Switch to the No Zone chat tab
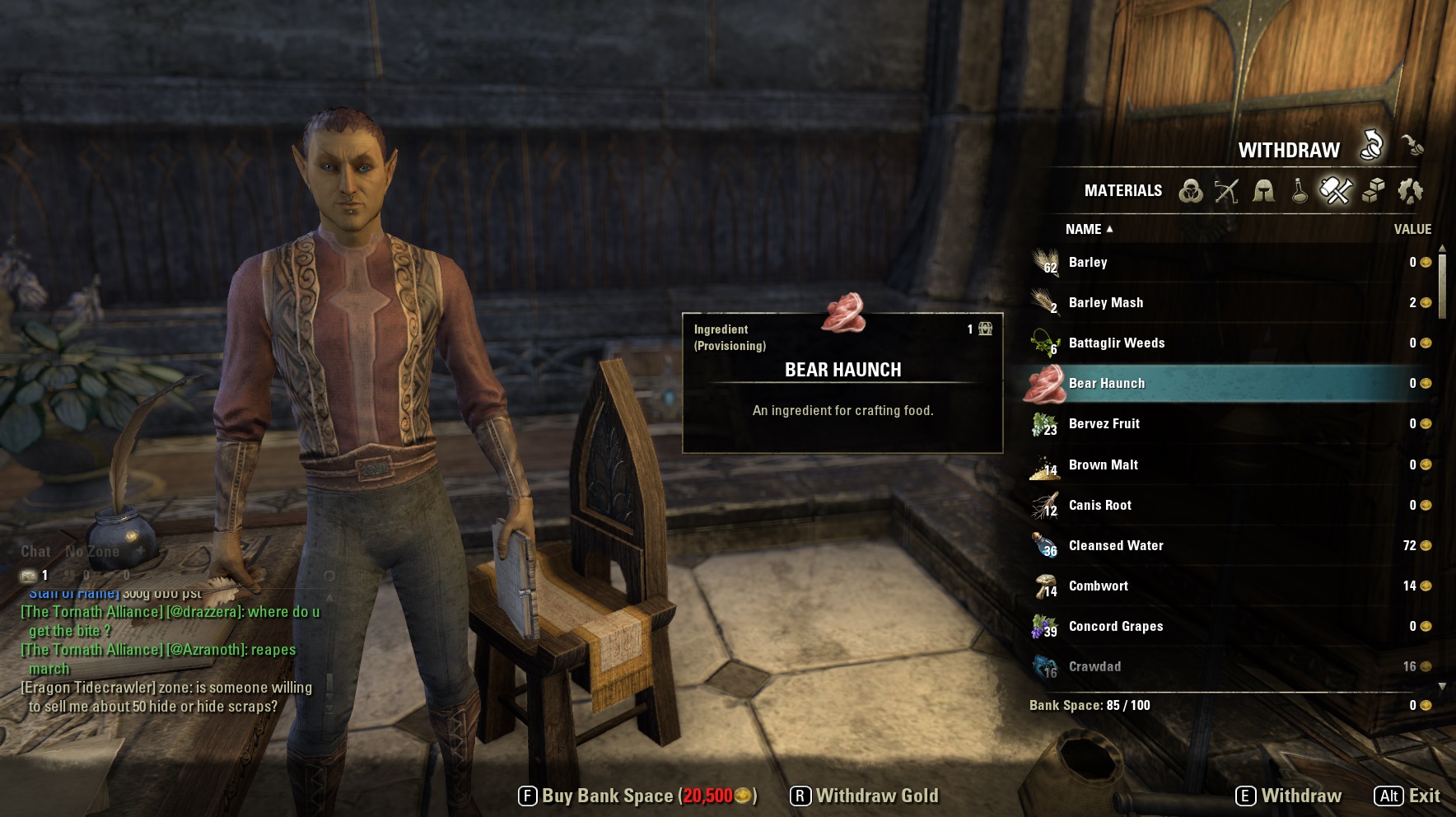This screenshot has width=1456, height=817. tap(92, 552)
